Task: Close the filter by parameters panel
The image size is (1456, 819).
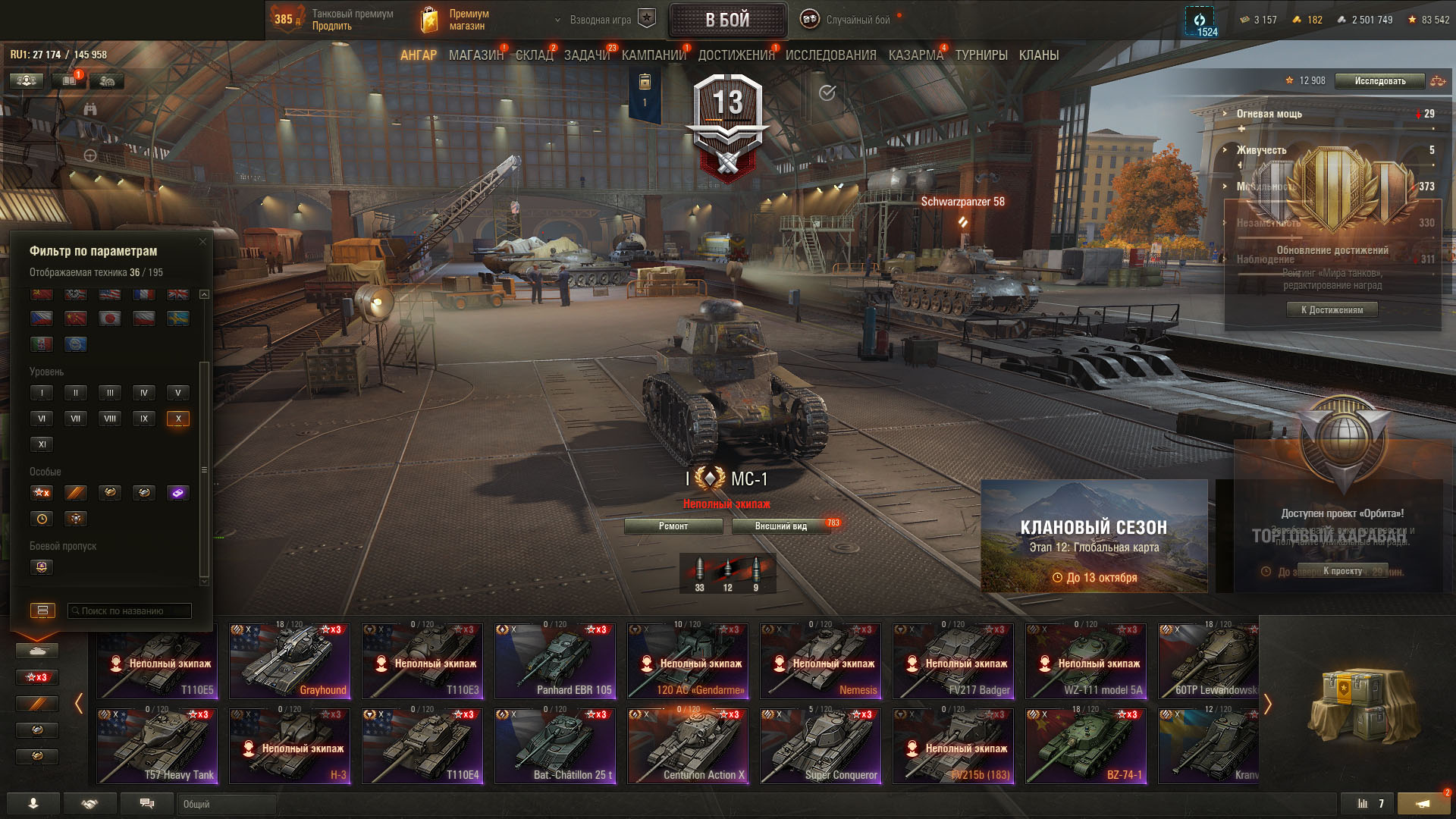Action: pyautogui.click(x=202, y=242)
